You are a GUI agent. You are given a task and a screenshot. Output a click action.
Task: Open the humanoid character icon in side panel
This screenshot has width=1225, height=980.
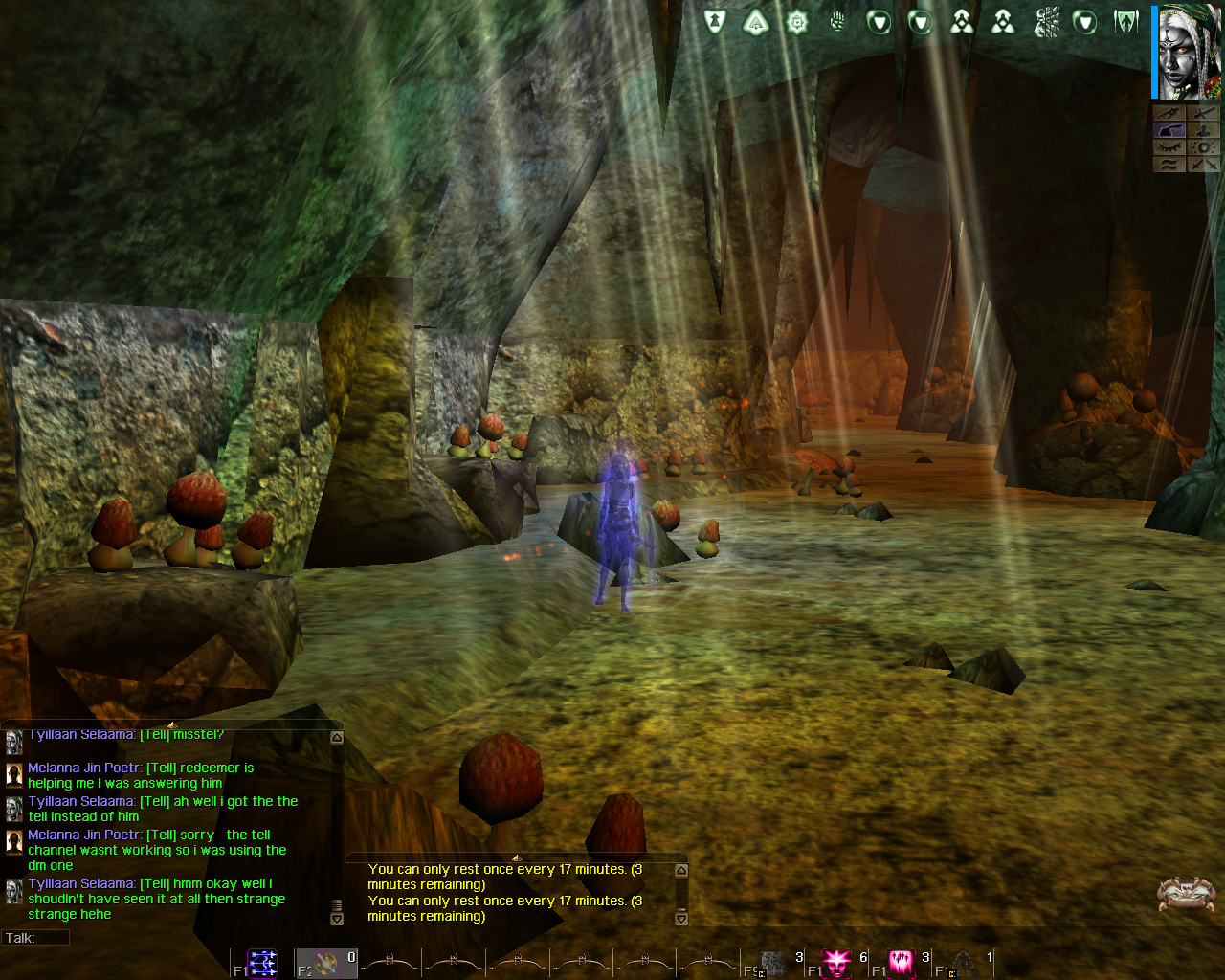pyautogui.click(x=1204, y=130)
